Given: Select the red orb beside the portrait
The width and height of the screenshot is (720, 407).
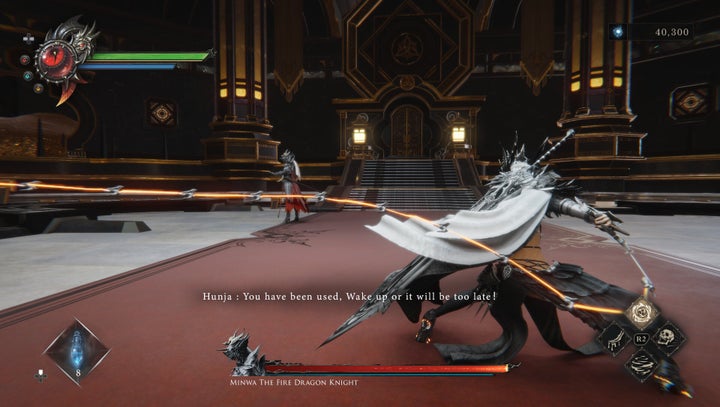Looking at the screenshot, I should click(x=25, y=60).
